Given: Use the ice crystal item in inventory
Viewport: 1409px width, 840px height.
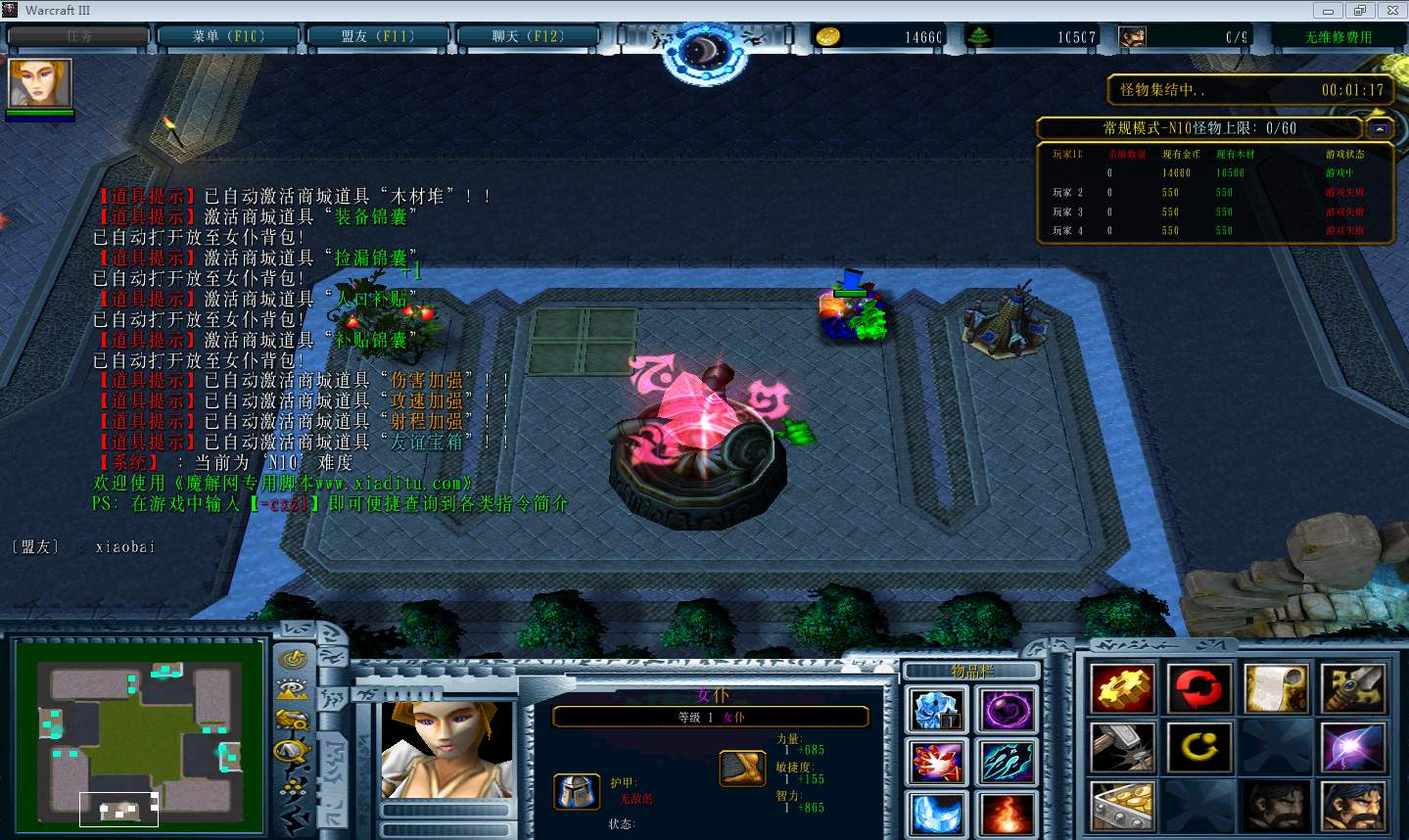Looking at the screenshot, I should click(x=937, y=710).
